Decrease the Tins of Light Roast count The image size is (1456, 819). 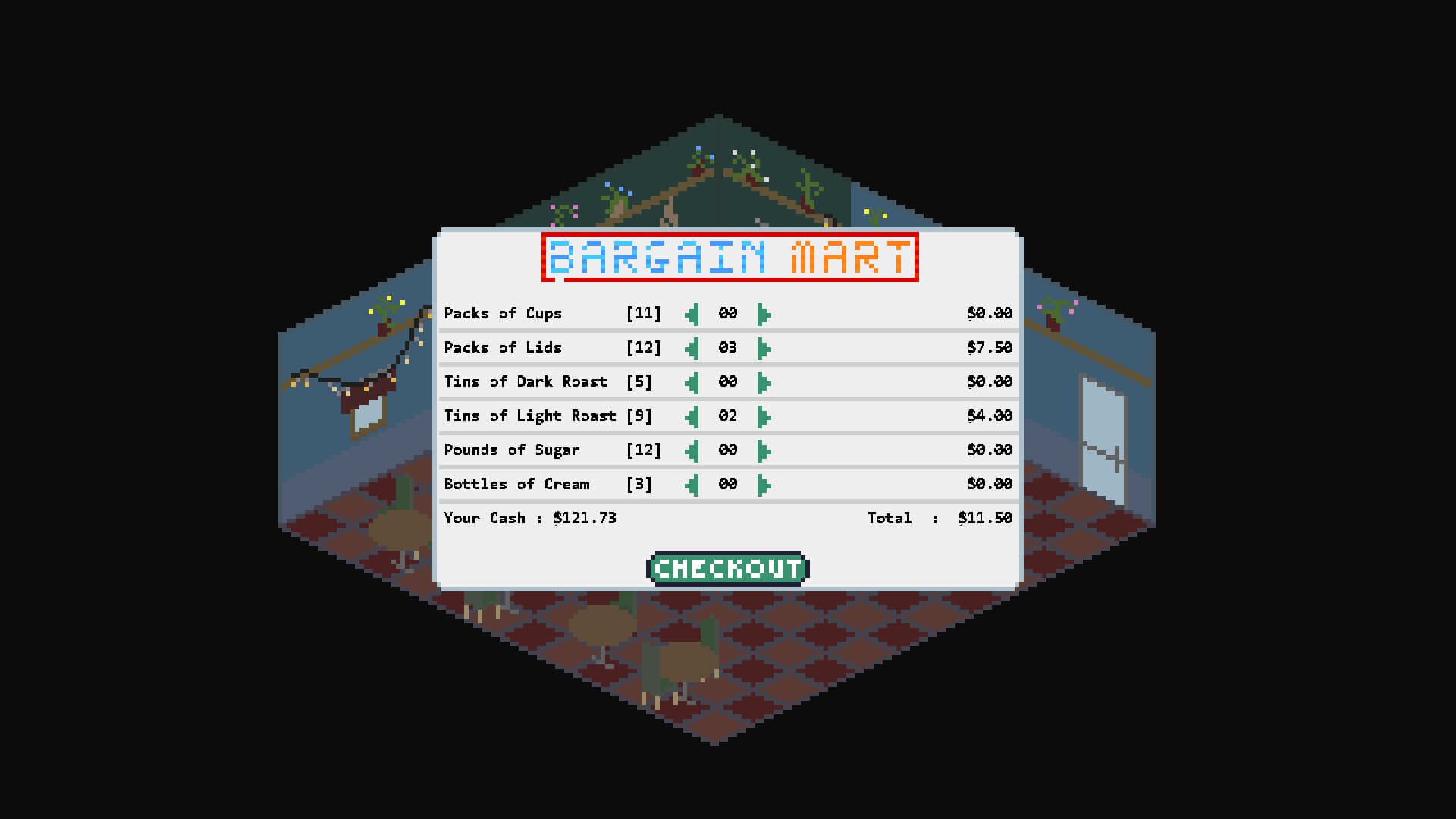(x=692, y=416)
